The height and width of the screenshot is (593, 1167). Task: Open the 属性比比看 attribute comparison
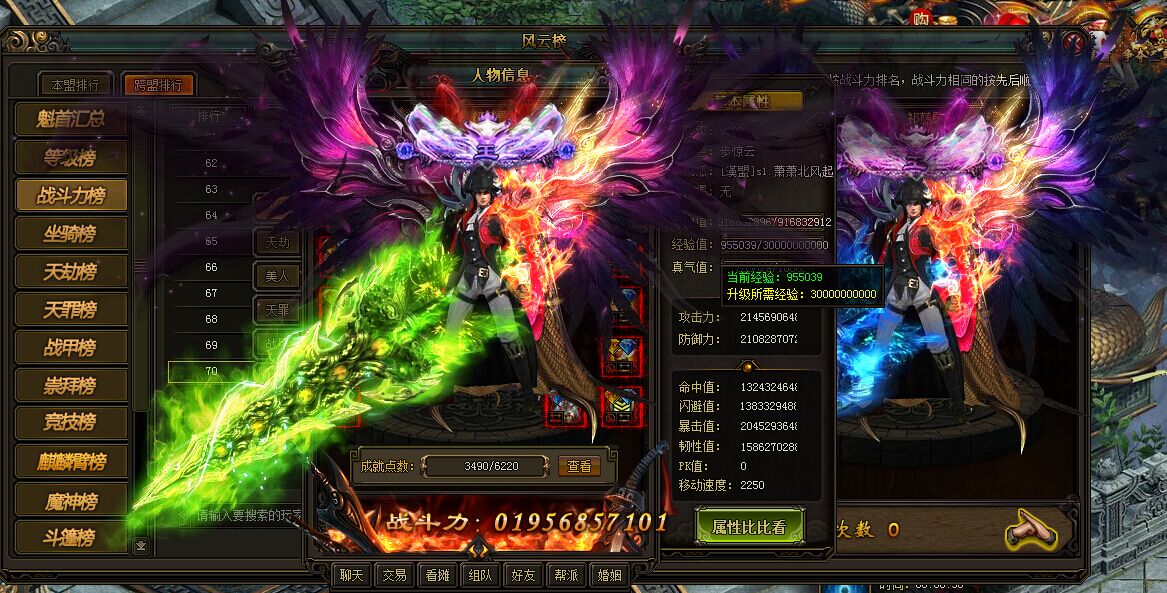749,527
